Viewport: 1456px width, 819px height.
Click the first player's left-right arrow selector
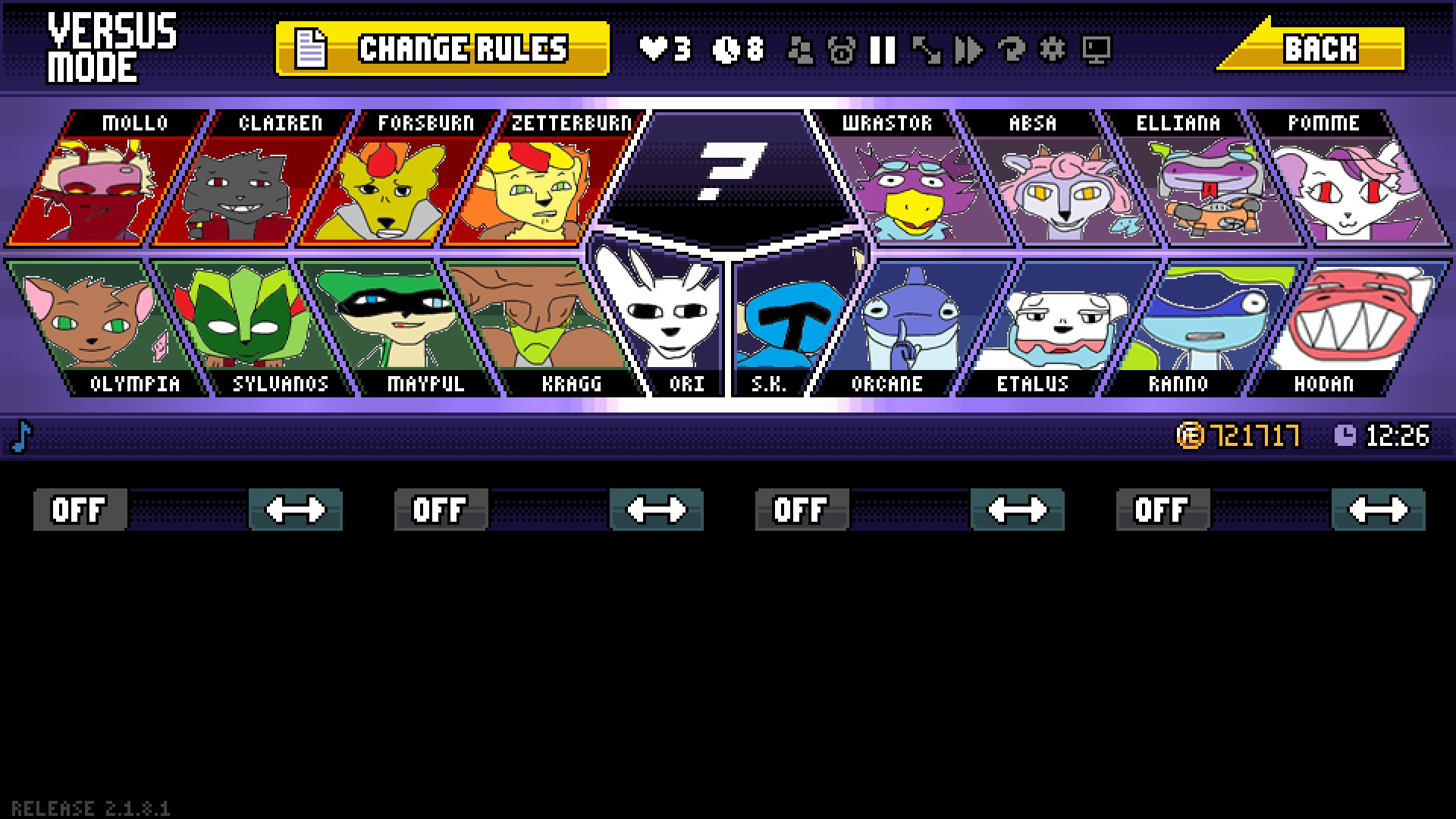pos(296,510)
